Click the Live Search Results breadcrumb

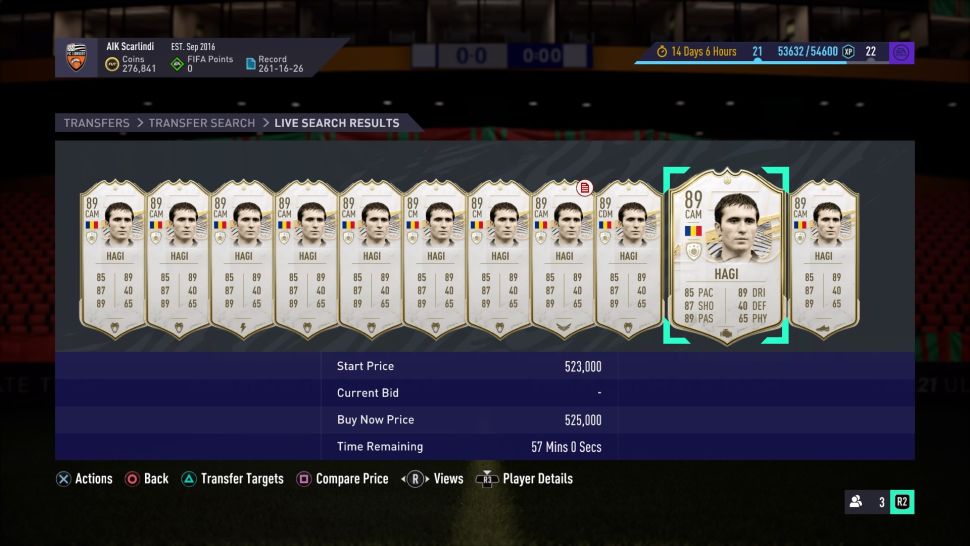tap(337, 123)
